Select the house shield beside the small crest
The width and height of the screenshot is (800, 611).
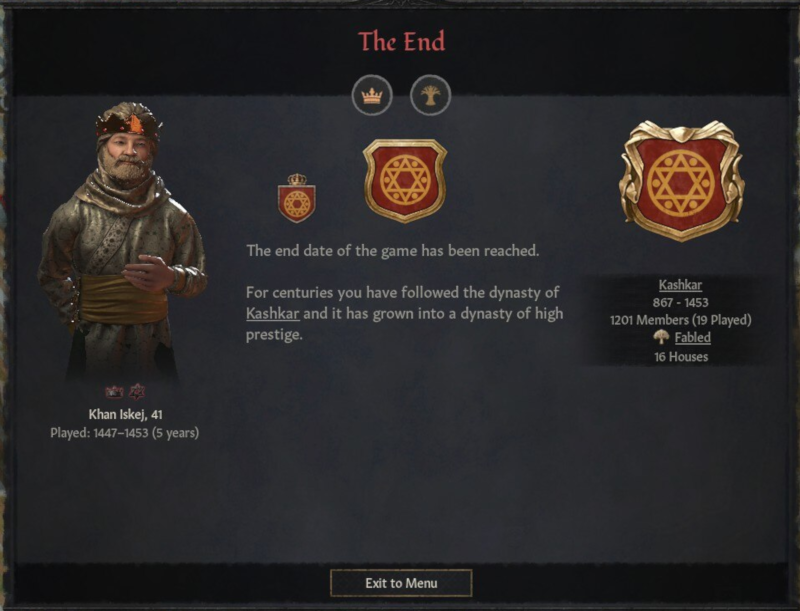coord(404,180)
